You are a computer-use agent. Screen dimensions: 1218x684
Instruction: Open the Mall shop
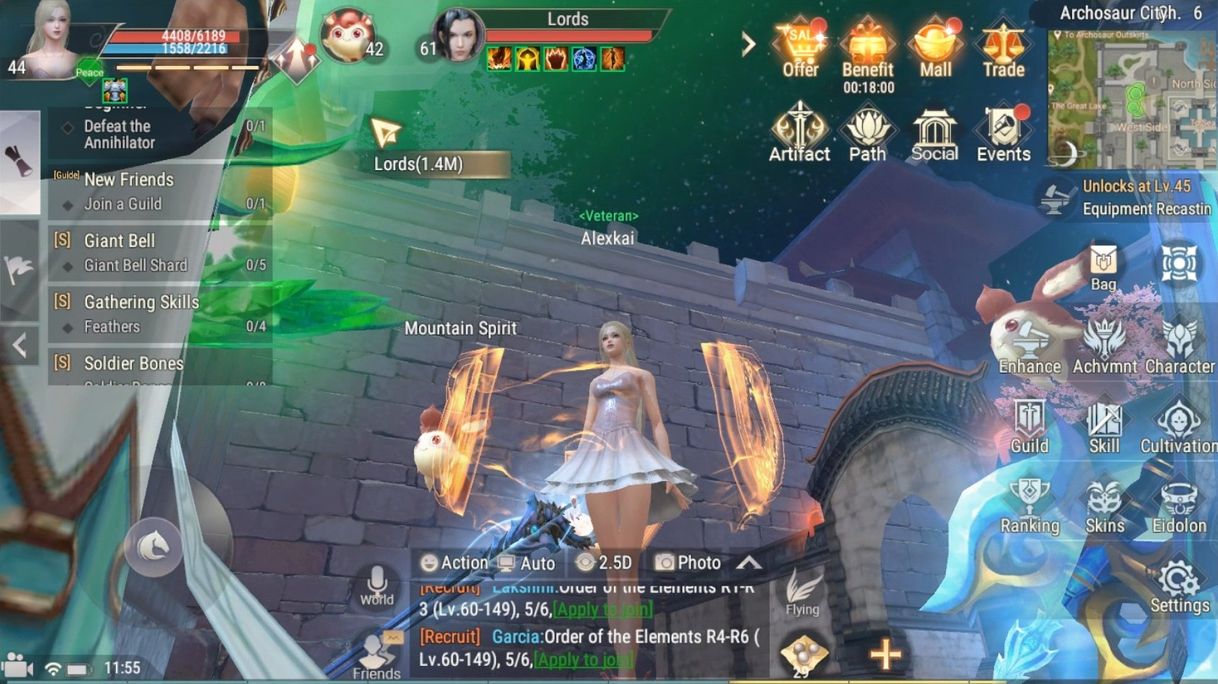coord(935,47)
